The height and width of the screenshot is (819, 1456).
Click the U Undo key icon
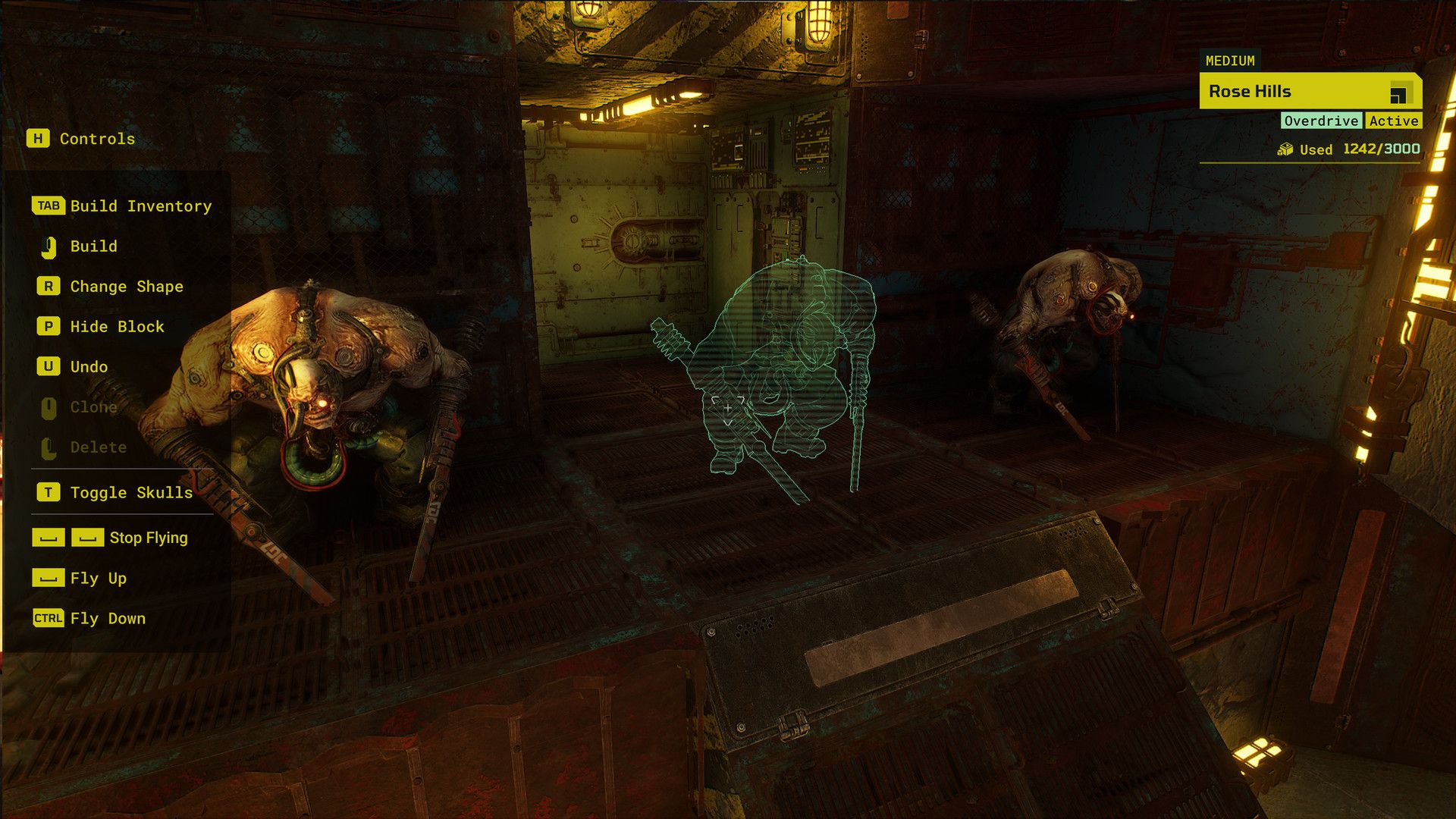[x=48, y=367]
